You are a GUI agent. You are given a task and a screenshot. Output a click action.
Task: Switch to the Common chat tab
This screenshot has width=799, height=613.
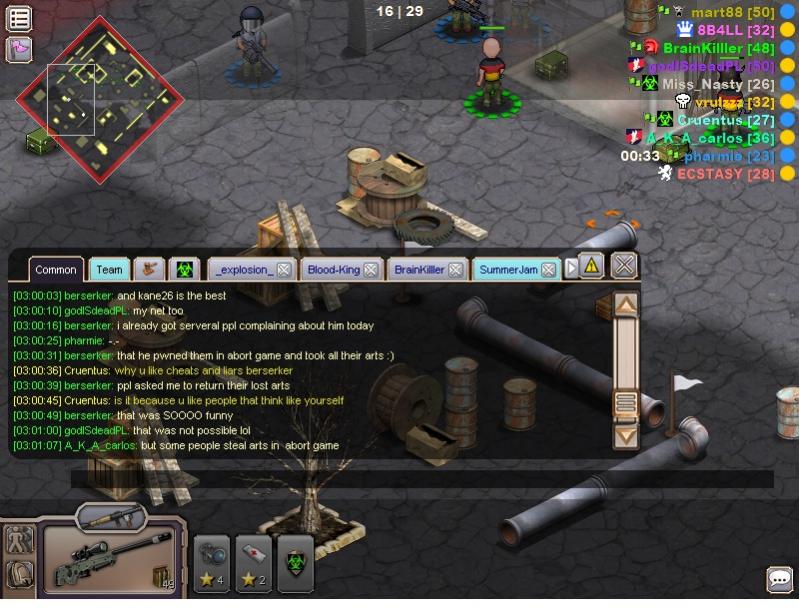click(56, 269)
